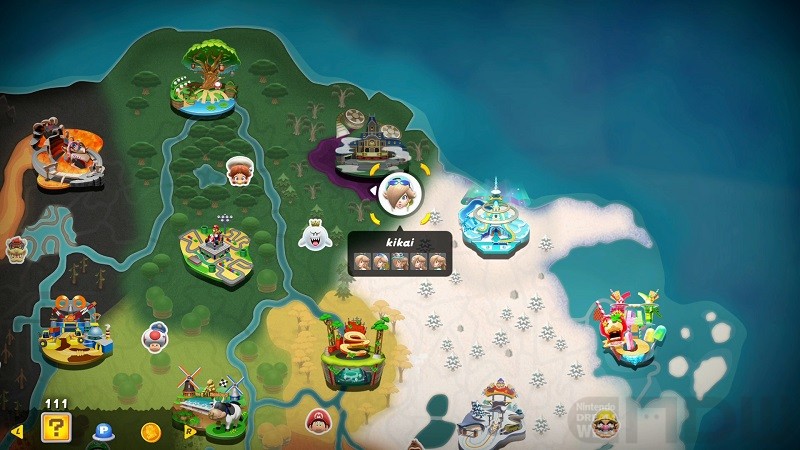Choose the gold Peach medallion filter
The height and width of the screenshot is (450, 800).
click(151, 431)
